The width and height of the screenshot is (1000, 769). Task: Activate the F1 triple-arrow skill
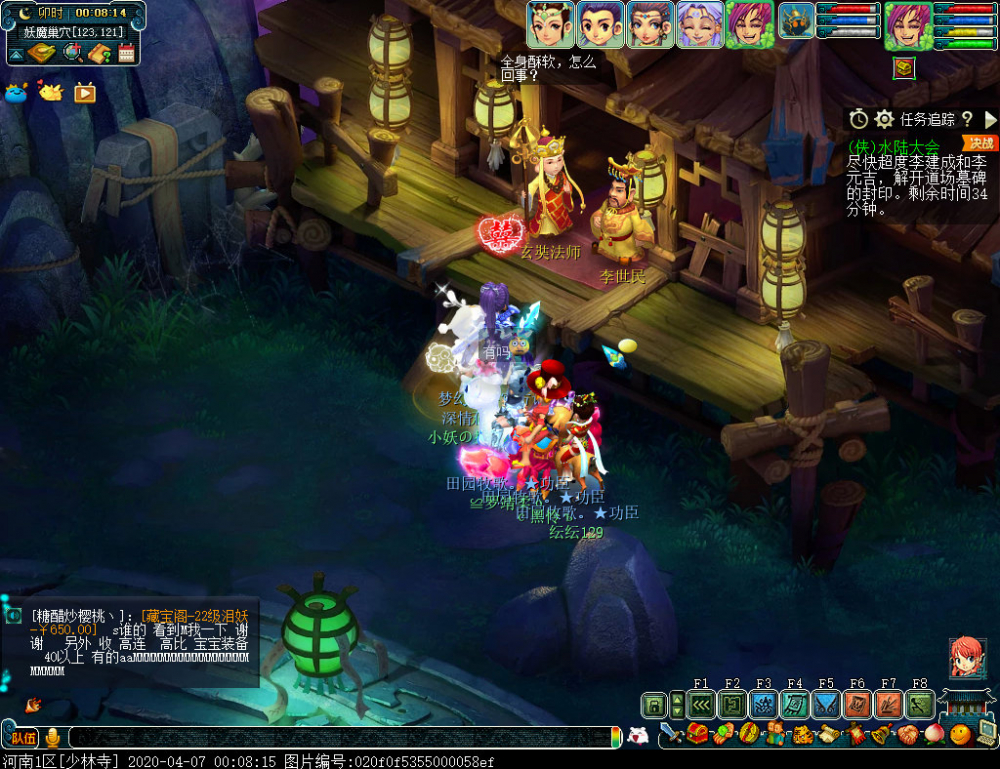[x=701, y=705]
